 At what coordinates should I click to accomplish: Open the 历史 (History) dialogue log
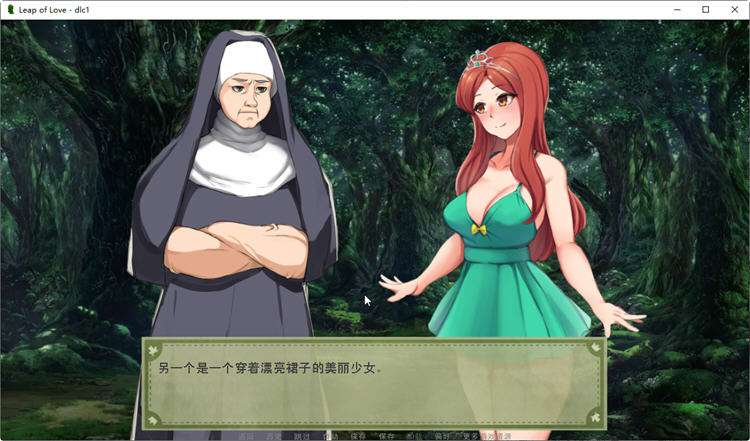pos(274,436)
